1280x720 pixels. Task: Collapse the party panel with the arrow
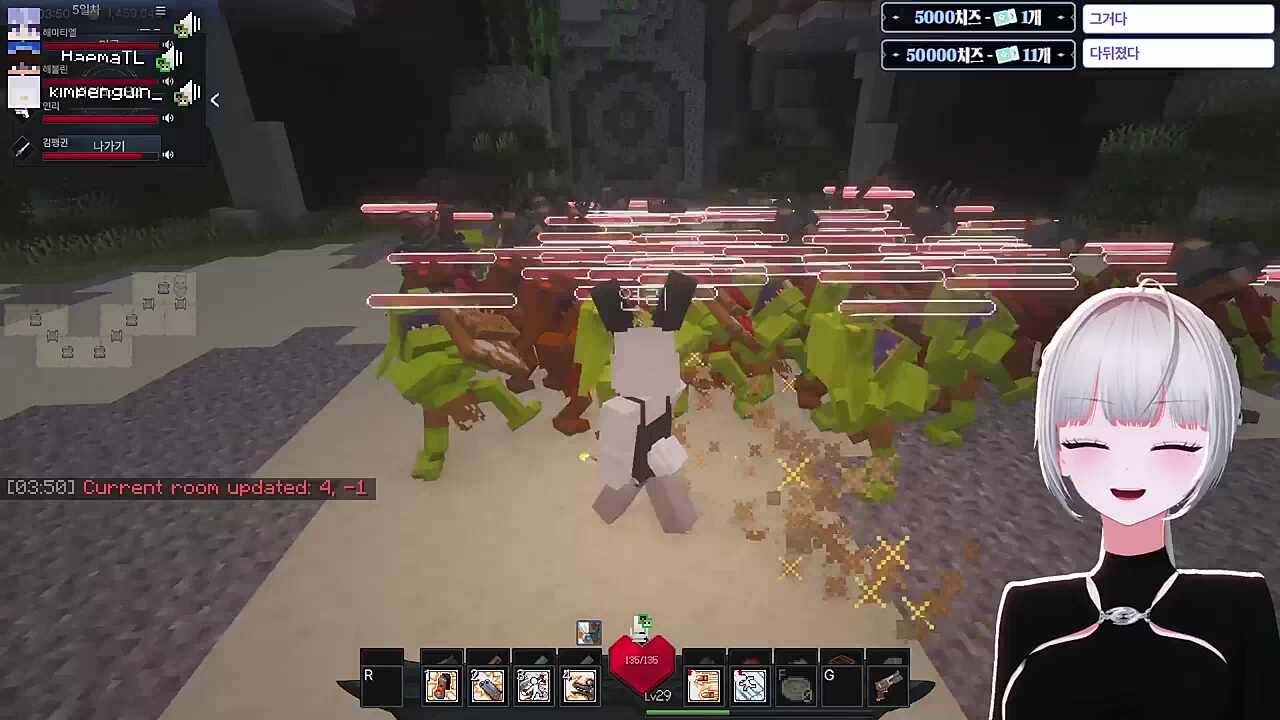coord(214,99)
